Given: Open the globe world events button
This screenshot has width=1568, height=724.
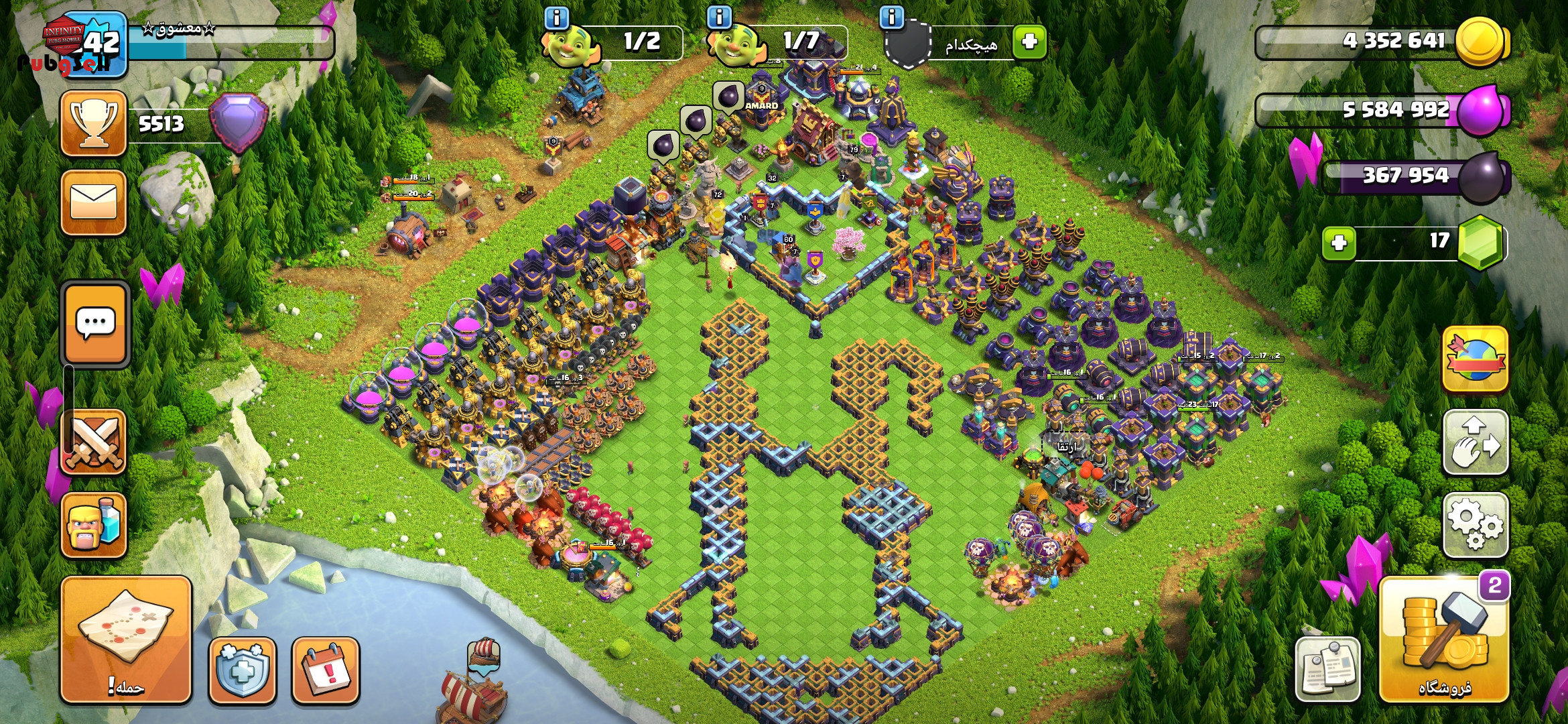Looking at the screenshot, I should [1475, 359].
